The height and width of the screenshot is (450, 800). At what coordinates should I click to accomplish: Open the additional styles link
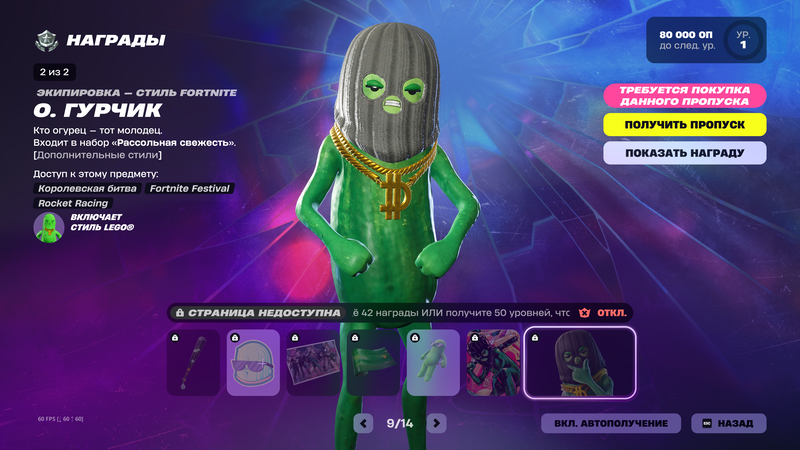click(98, 155)
